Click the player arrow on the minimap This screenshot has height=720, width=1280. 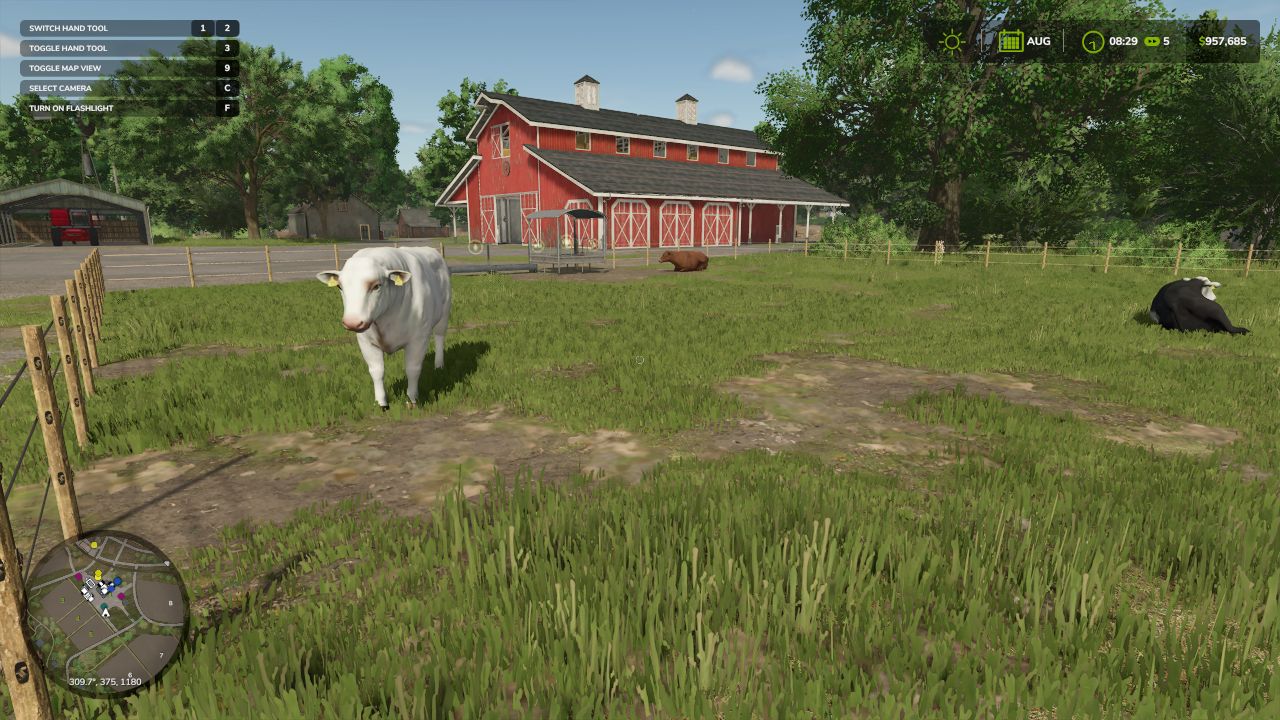click(x=104, y=613)
